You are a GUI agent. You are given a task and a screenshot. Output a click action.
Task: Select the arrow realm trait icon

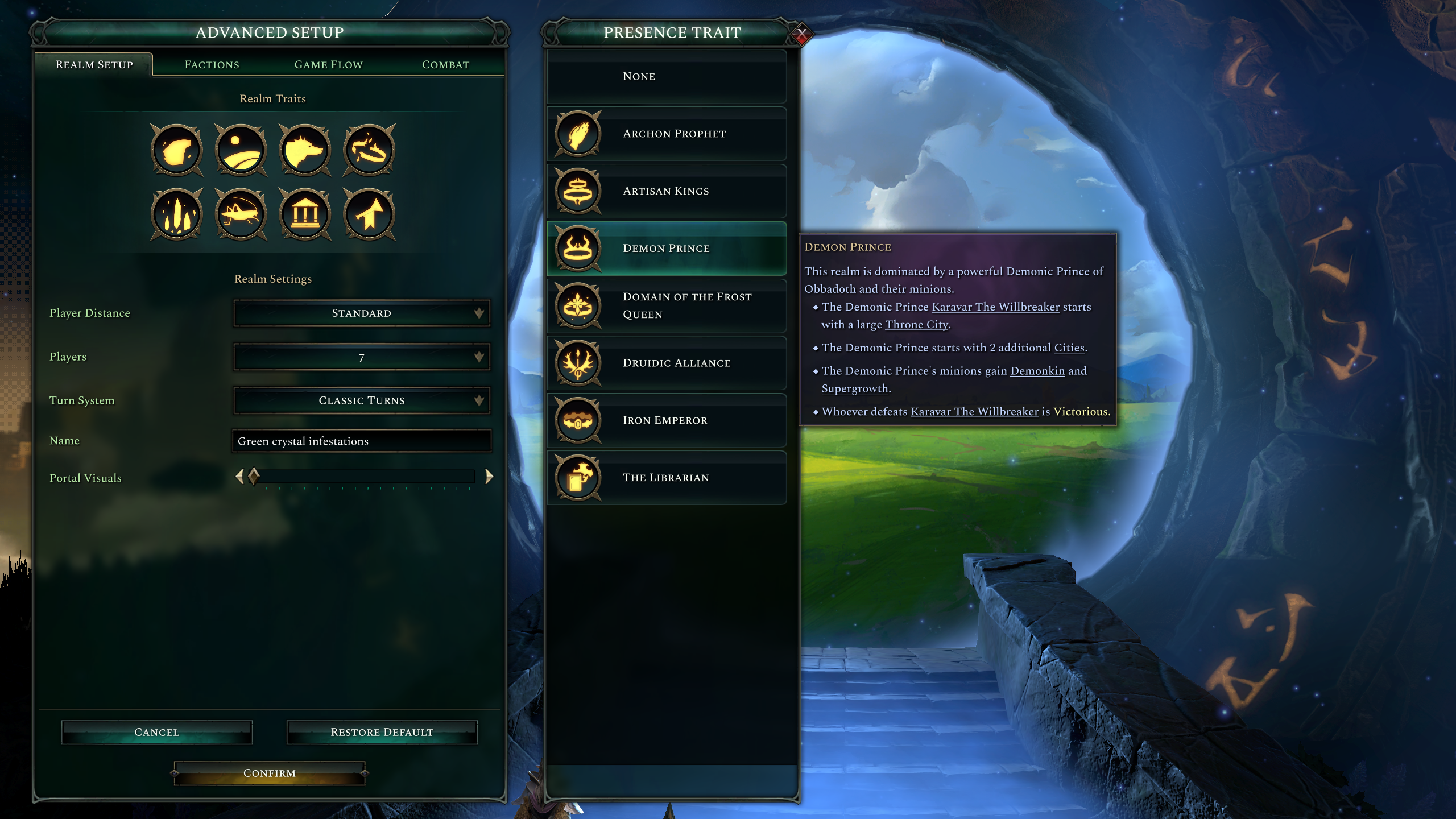point(370,215)
